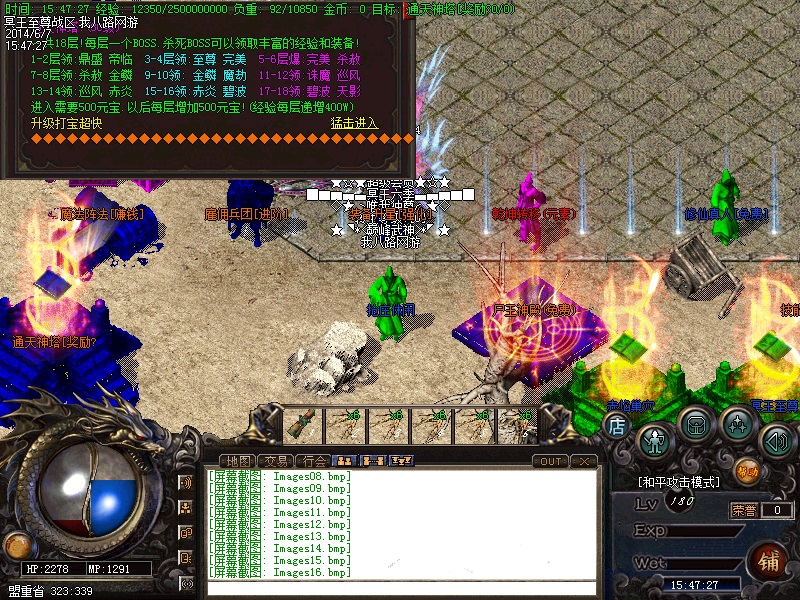This screenshot has height=600, width=800.
Task: Open the skills sparkle icon
Action: click(x=738, y=424)
